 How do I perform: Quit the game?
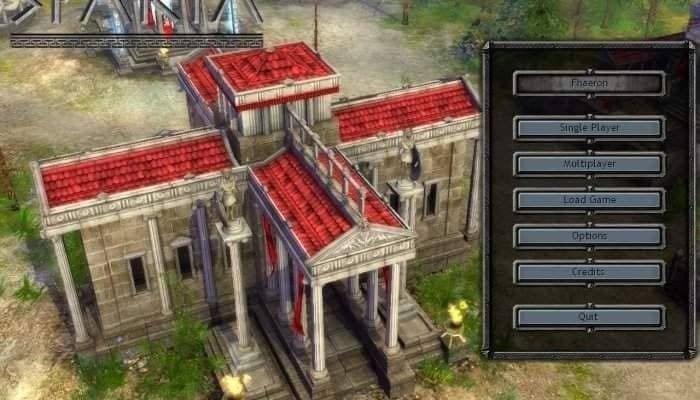click(x=589, y=317)
